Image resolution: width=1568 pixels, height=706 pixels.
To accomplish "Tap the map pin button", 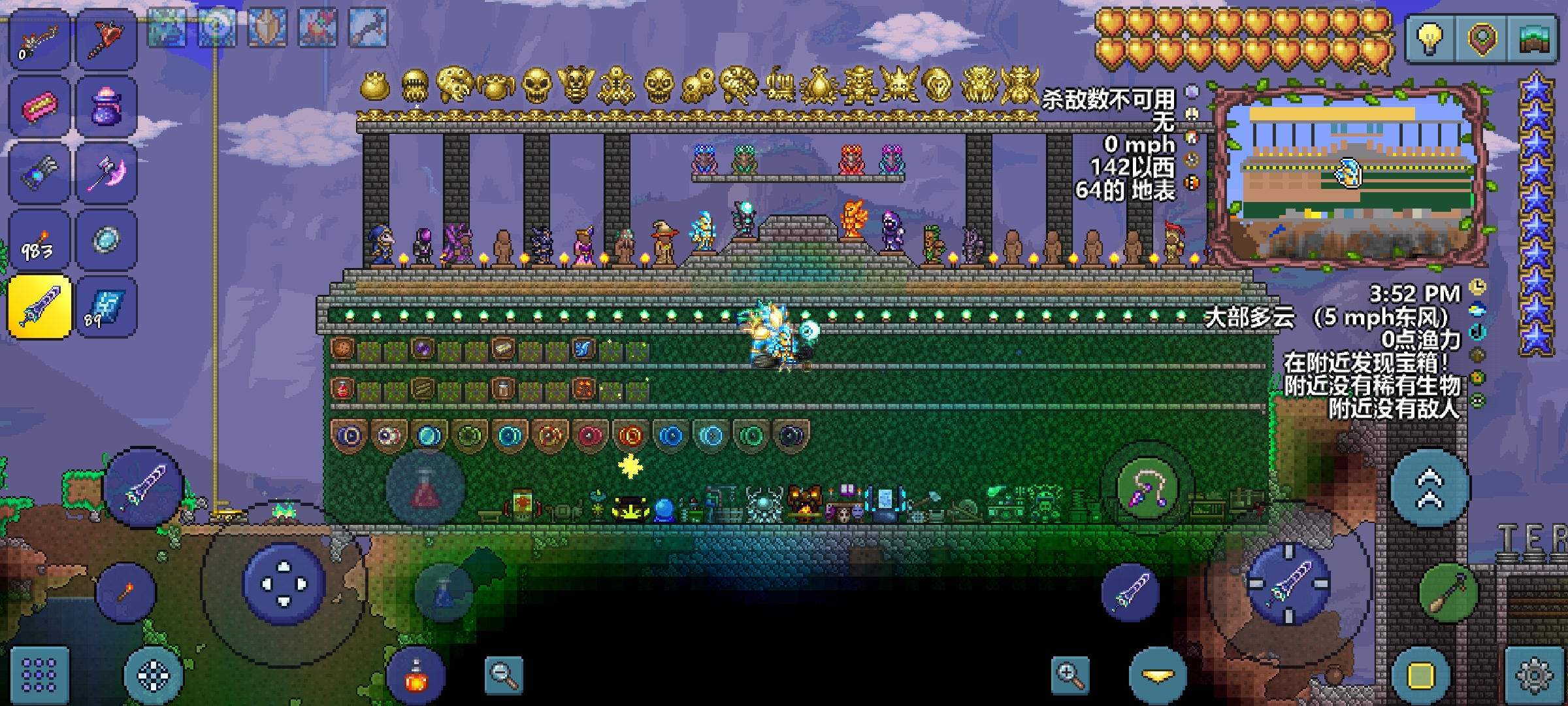I will pos(1482,39).
